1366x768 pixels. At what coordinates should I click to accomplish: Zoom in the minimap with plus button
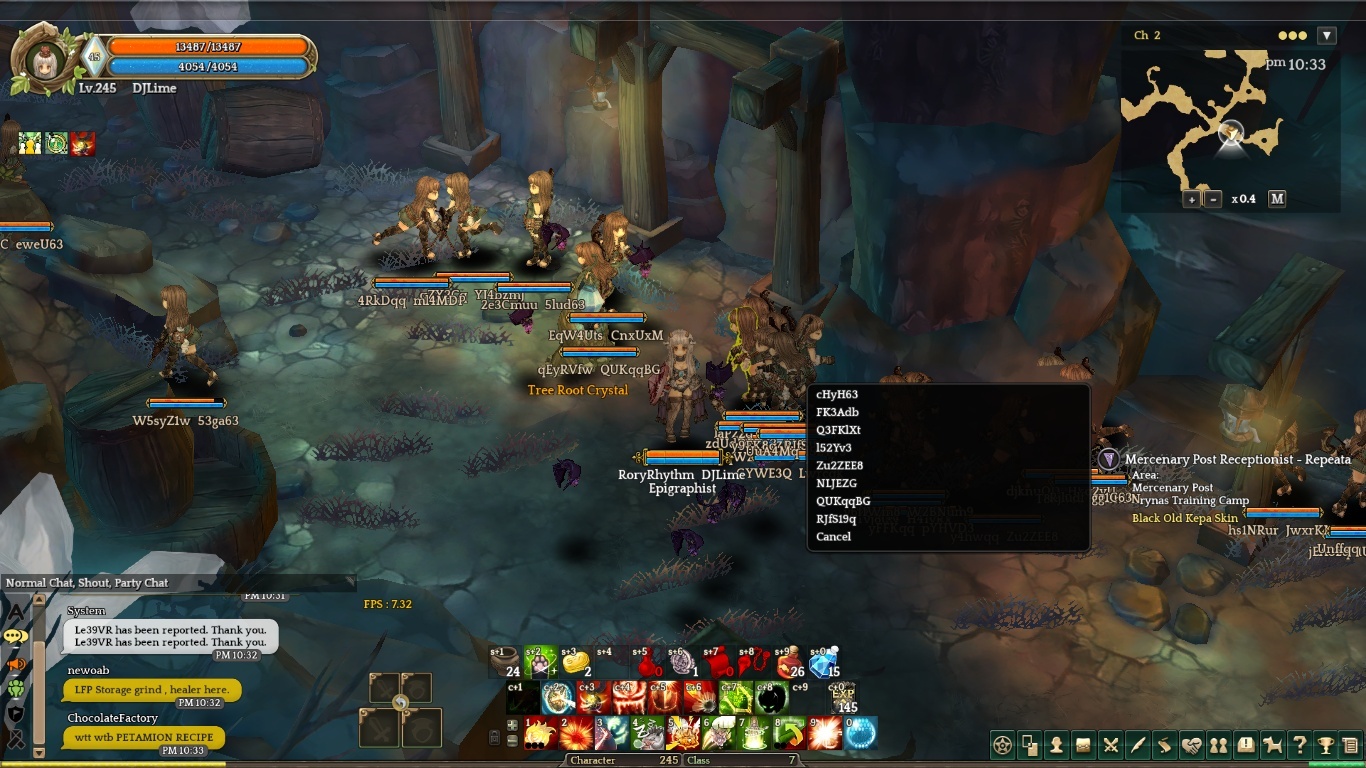pos(1191,199)
